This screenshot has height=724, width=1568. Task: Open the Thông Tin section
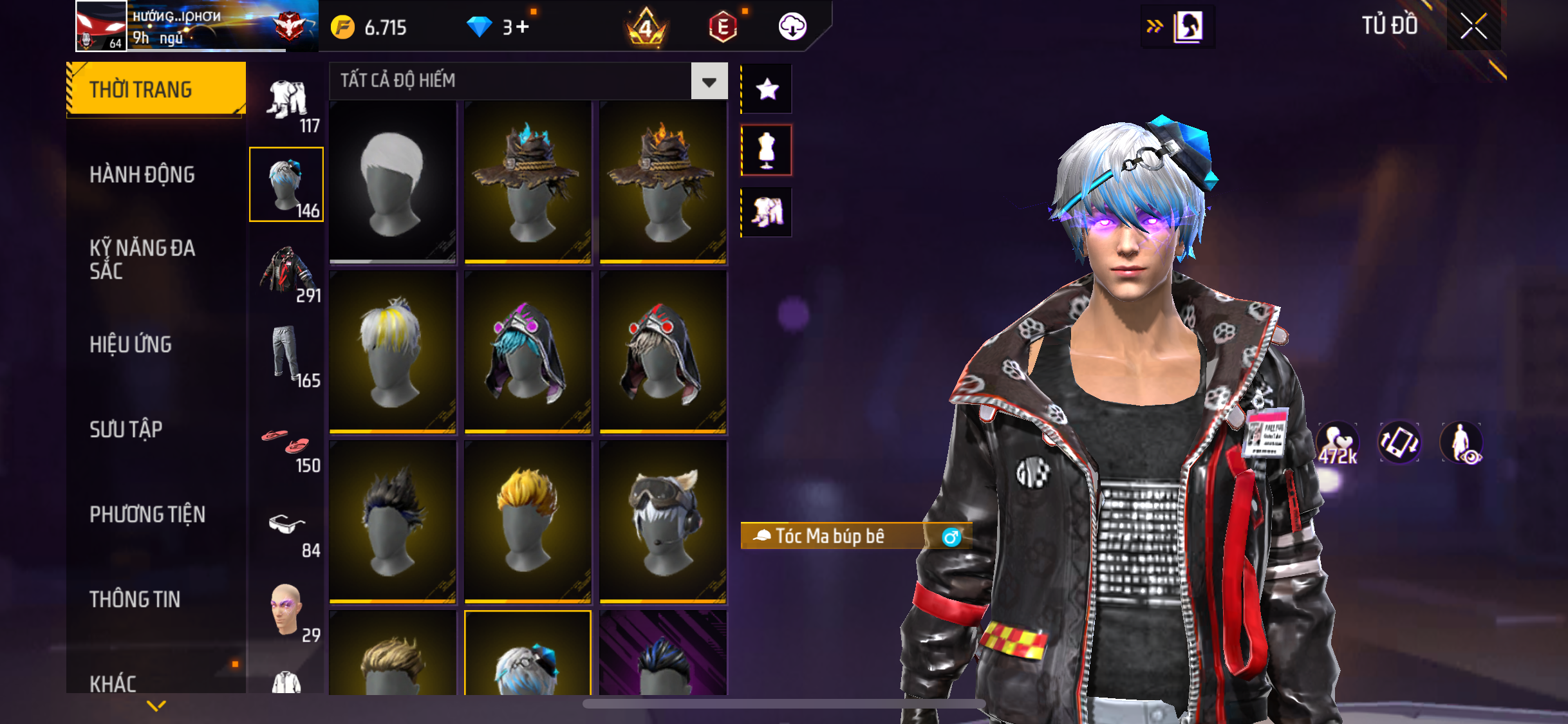(135, 599)
